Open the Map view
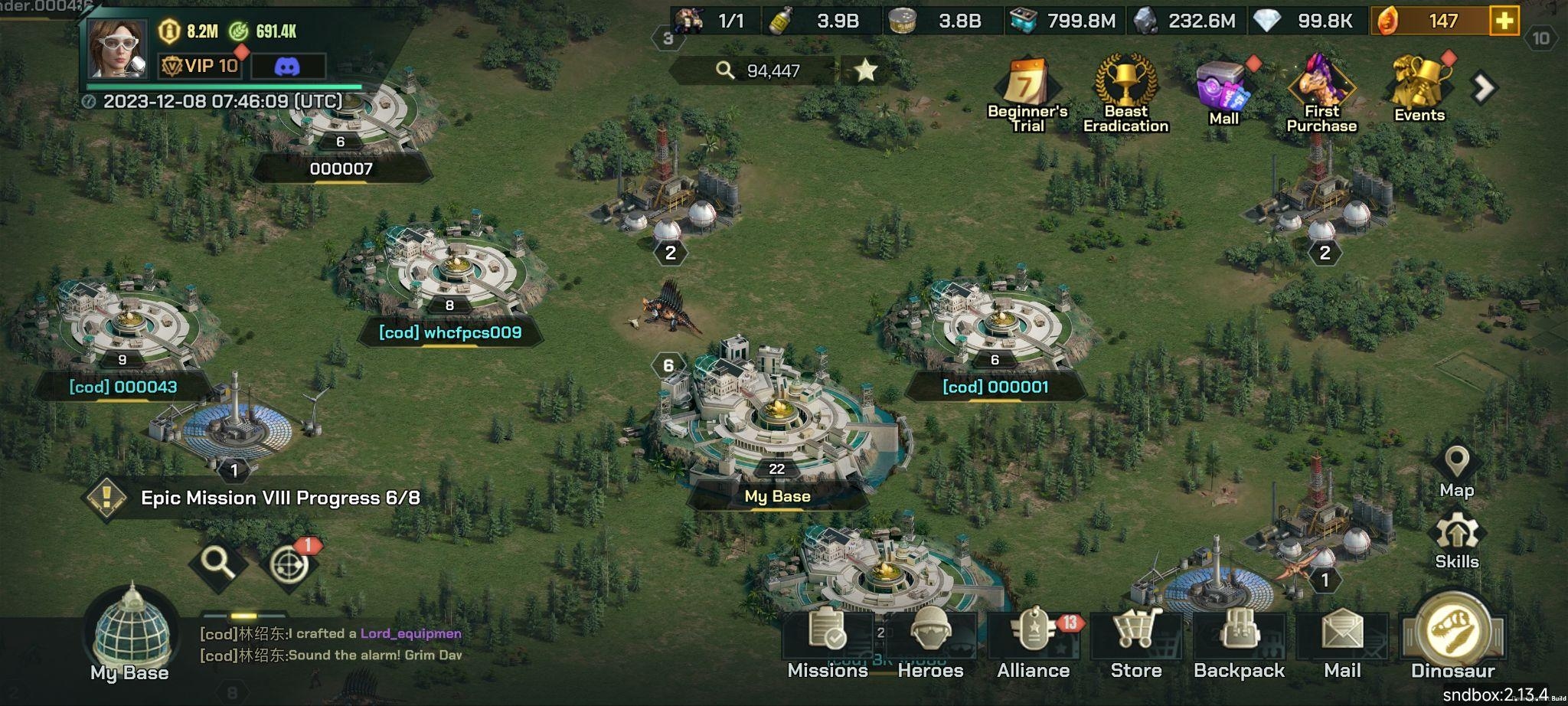The width and height of the screenshot is (1568, 706). coord(1456,471)
